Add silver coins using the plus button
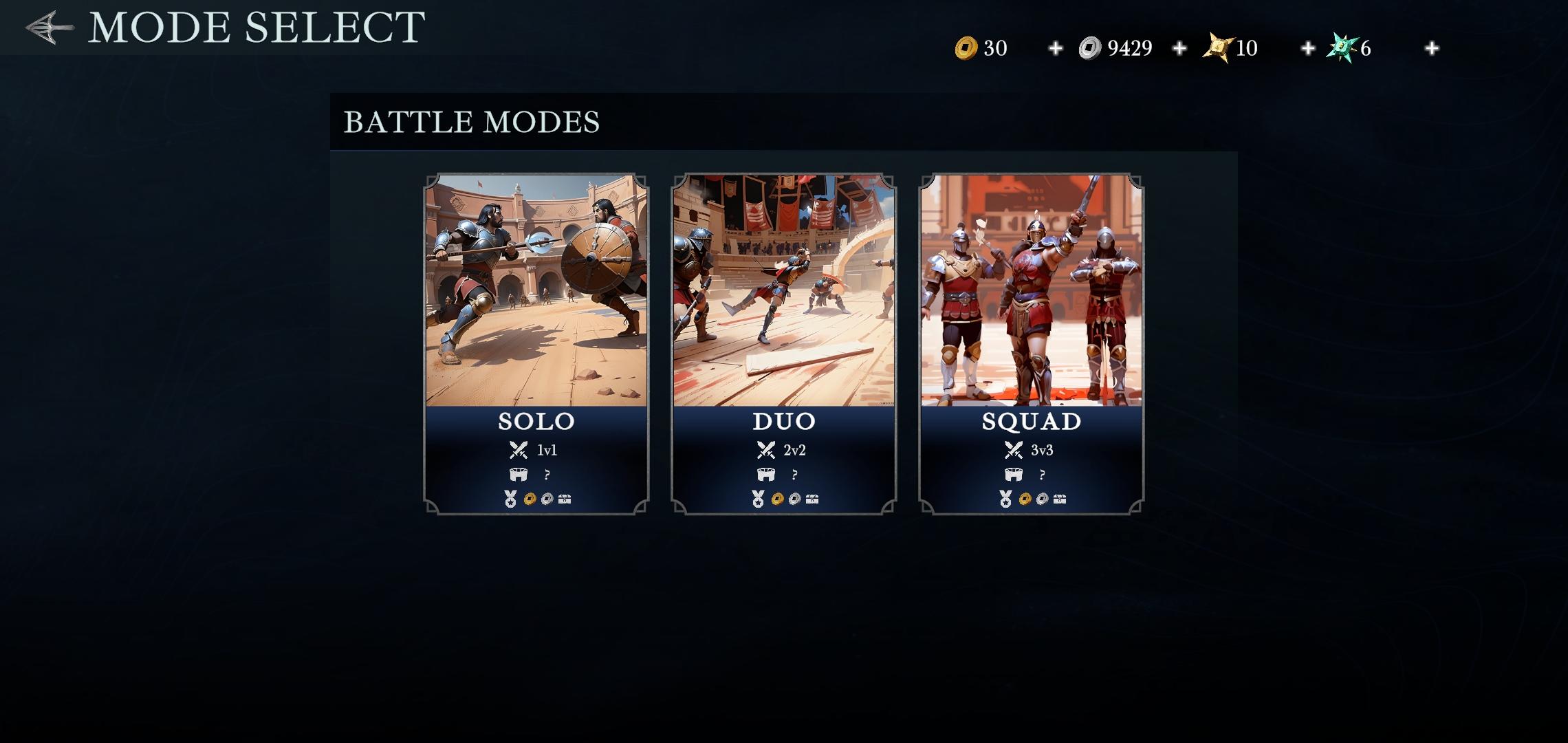 click(x=1179, y=48)
